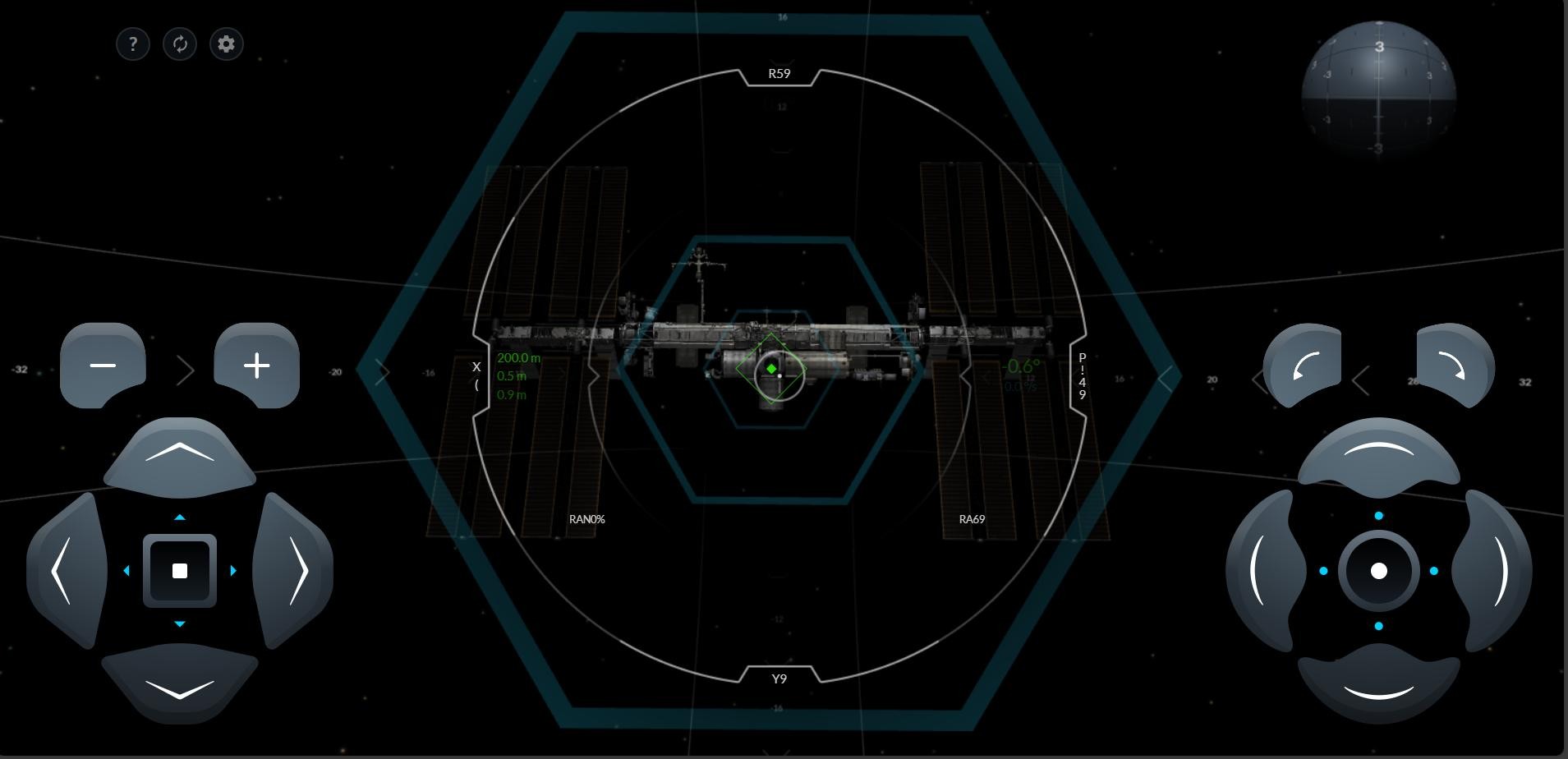Click the circular arrows restart button

[x=180, y=44]
